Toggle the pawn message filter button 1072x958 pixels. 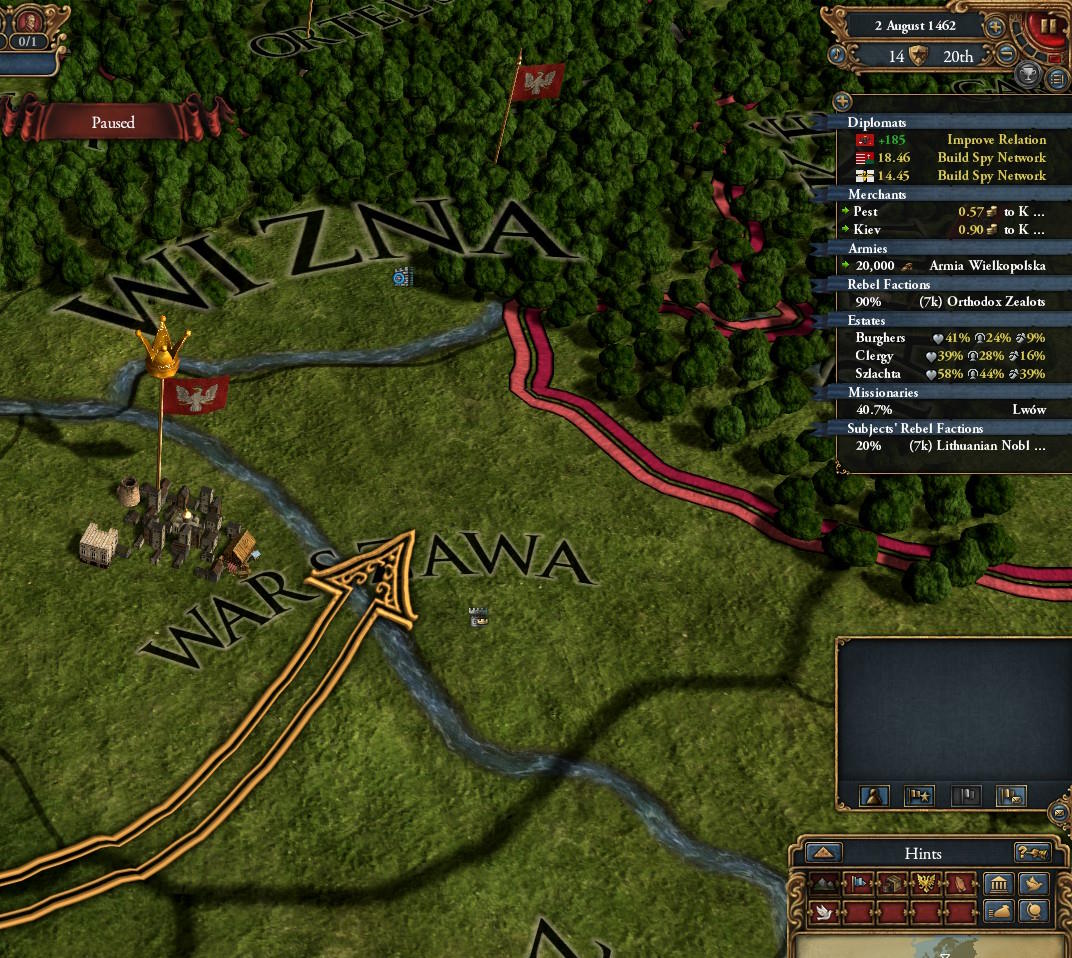(x=875, y=796)
